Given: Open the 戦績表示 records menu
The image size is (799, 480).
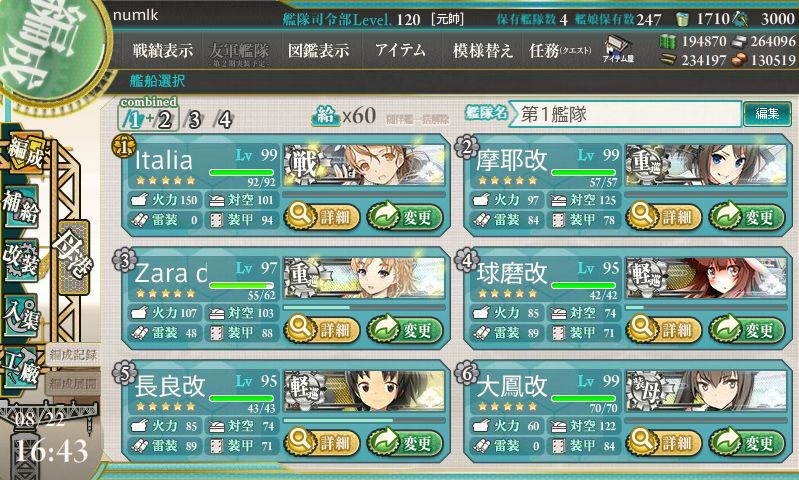Looking at the screenshot, I should click(163, 50).
